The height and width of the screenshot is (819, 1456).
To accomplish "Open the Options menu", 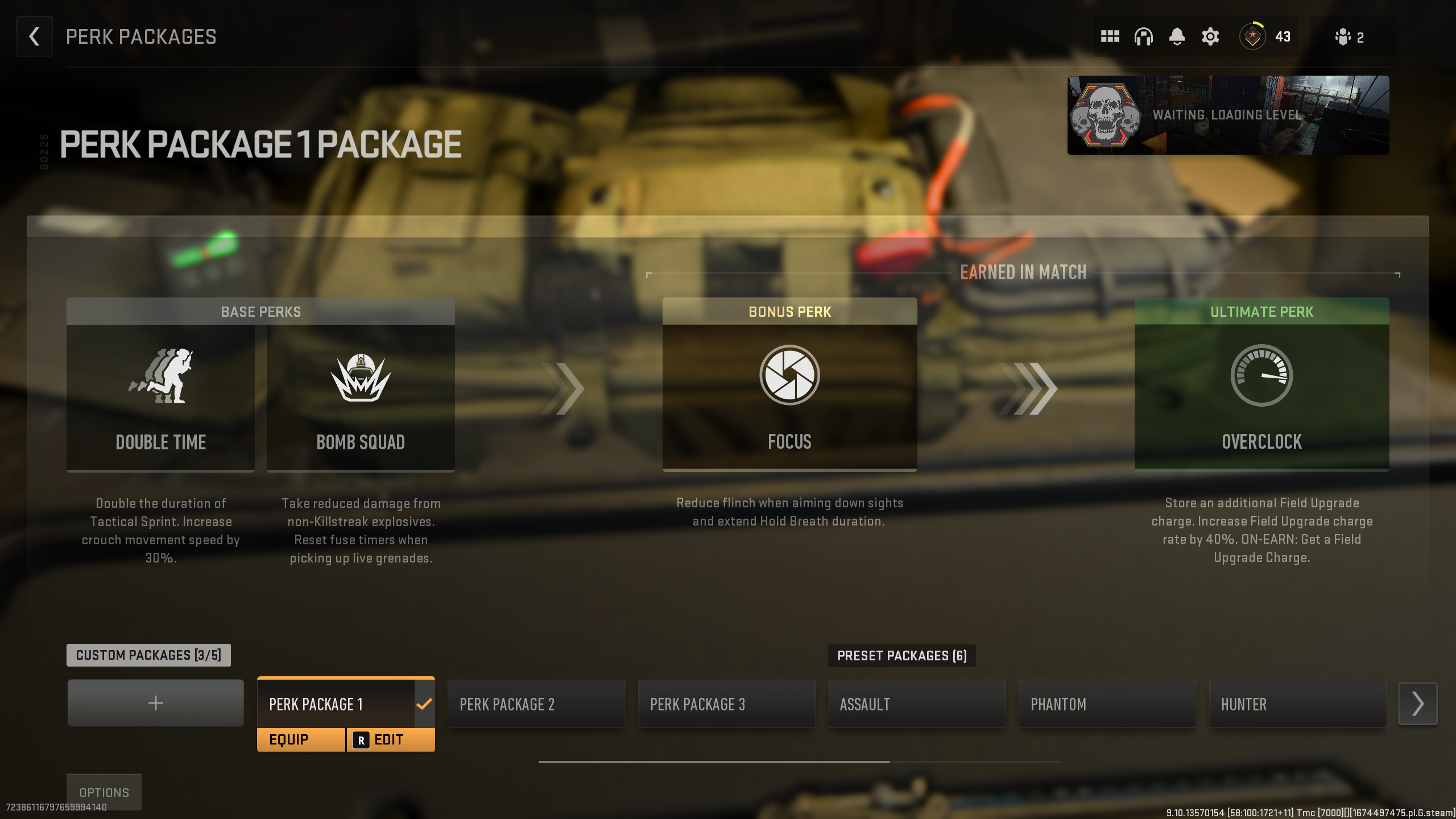I will coord(104,792).
